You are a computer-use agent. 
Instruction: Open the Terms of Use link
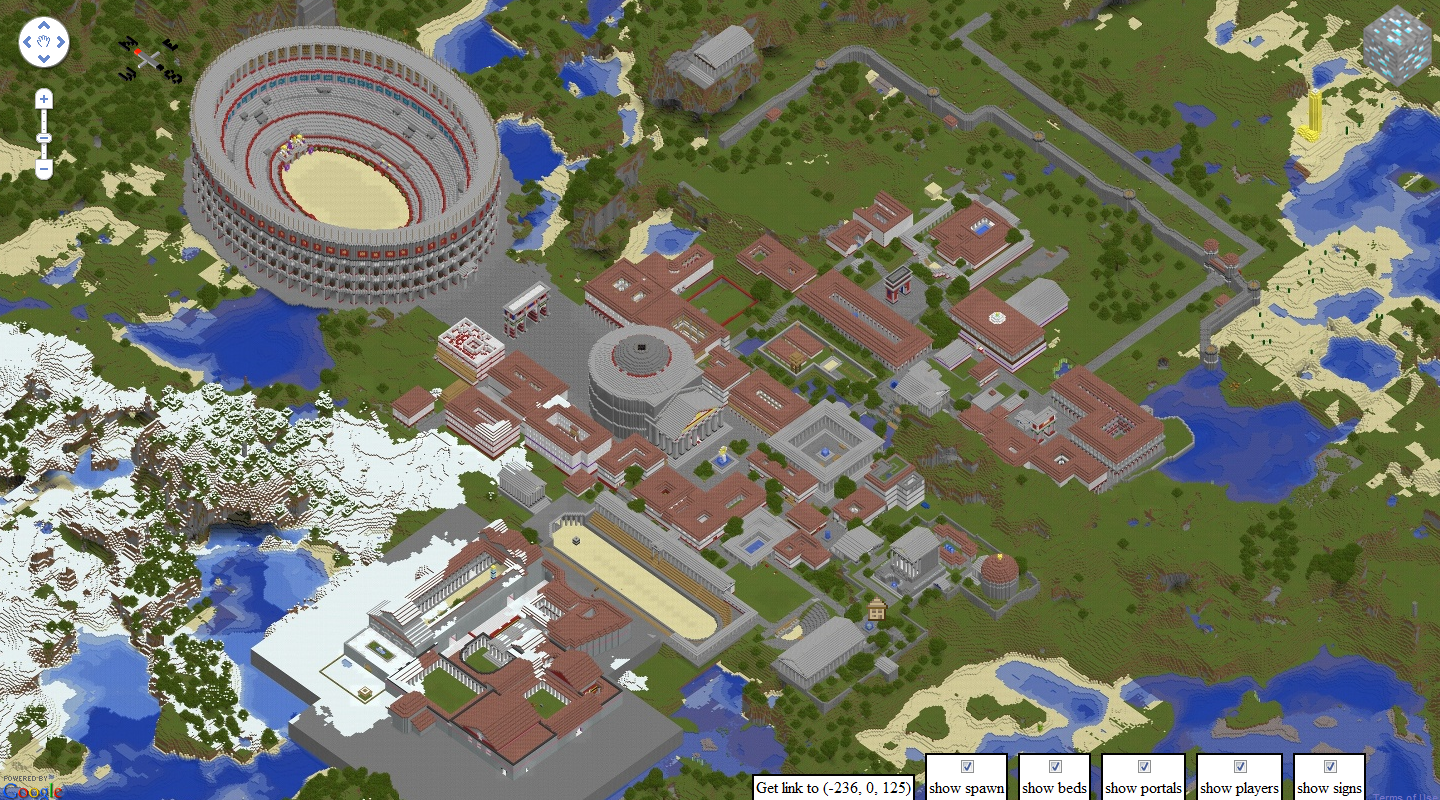[1405, 796]
